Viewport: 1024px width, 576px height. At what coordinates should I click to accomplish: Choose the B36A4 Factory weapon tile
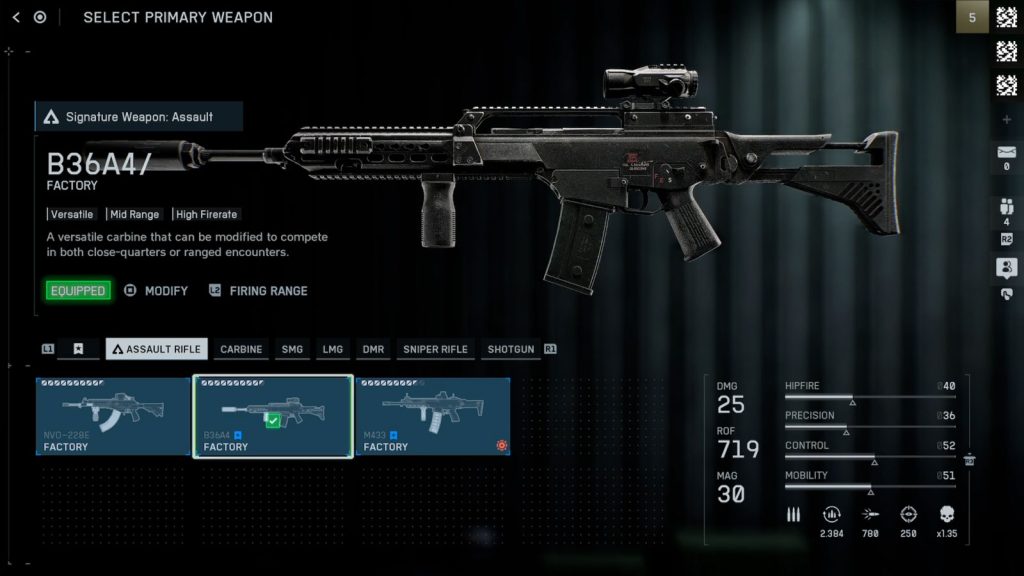[x=273, y=416]
